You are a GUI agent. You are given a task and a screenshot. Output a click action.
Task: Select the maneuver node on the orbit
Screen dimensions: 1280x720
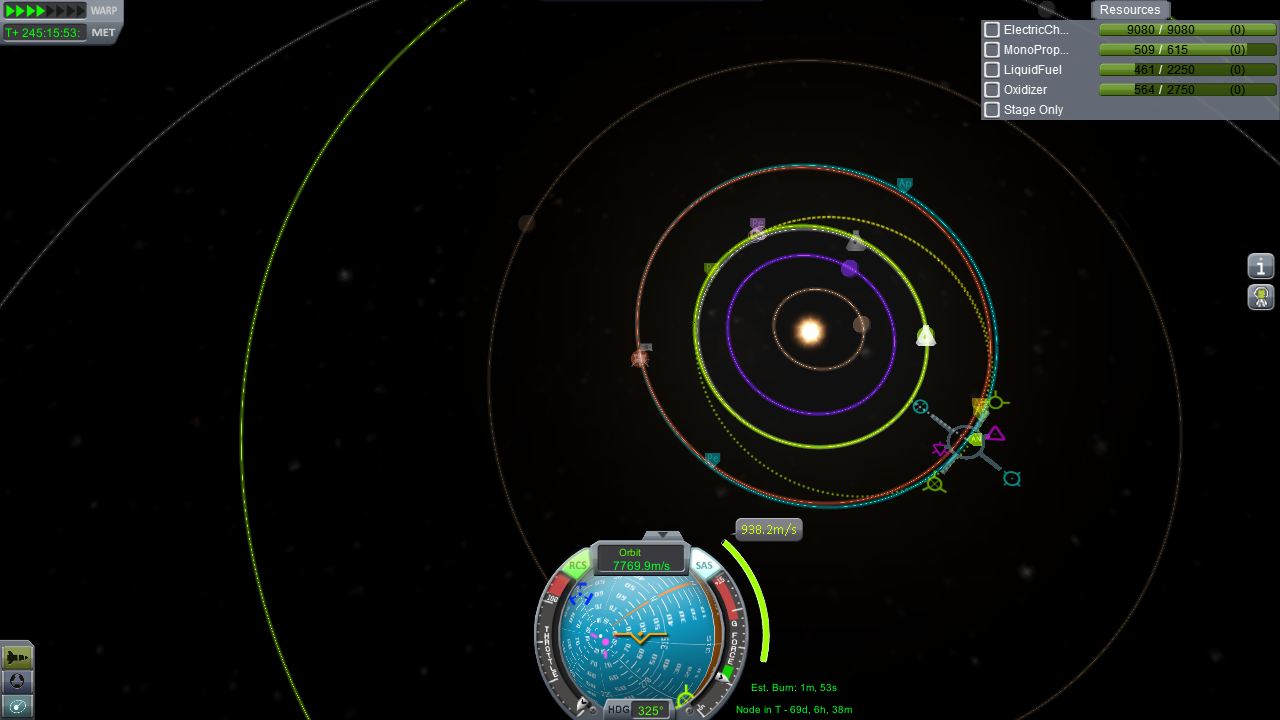[966, 441]
